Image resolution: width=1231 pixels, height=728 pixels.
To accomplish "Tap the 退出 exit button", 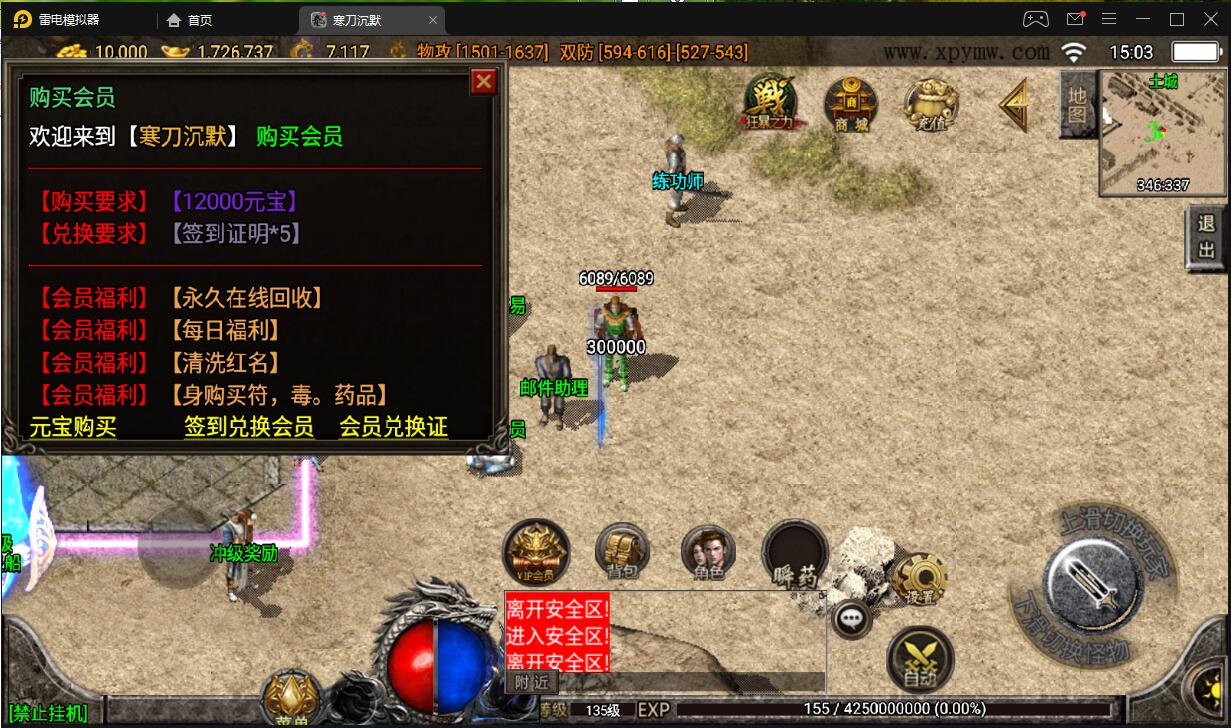I will coord(1207,238).
